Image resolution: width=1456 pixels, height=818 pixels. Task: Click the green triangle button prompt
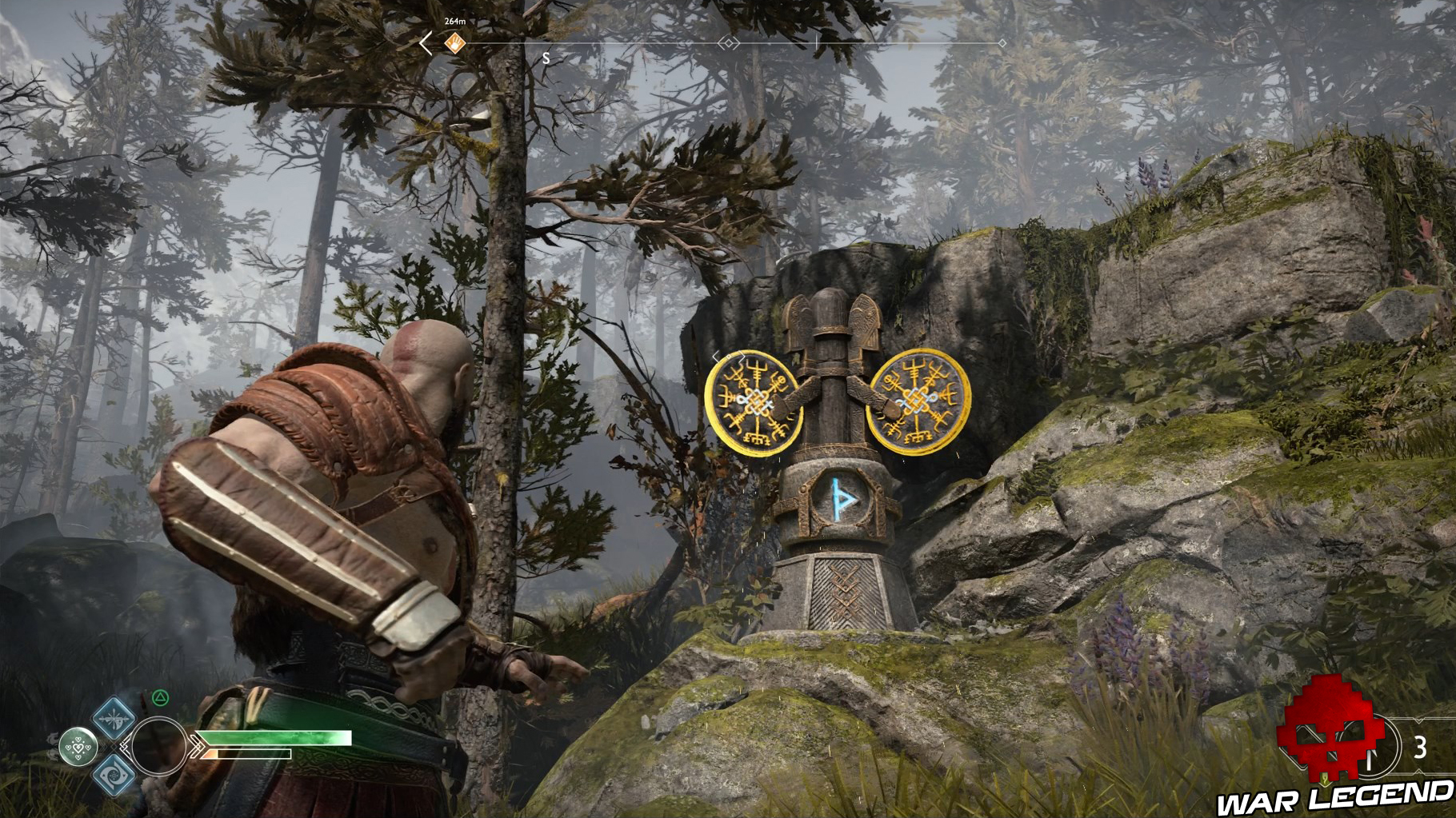click(x=160, y=699)
